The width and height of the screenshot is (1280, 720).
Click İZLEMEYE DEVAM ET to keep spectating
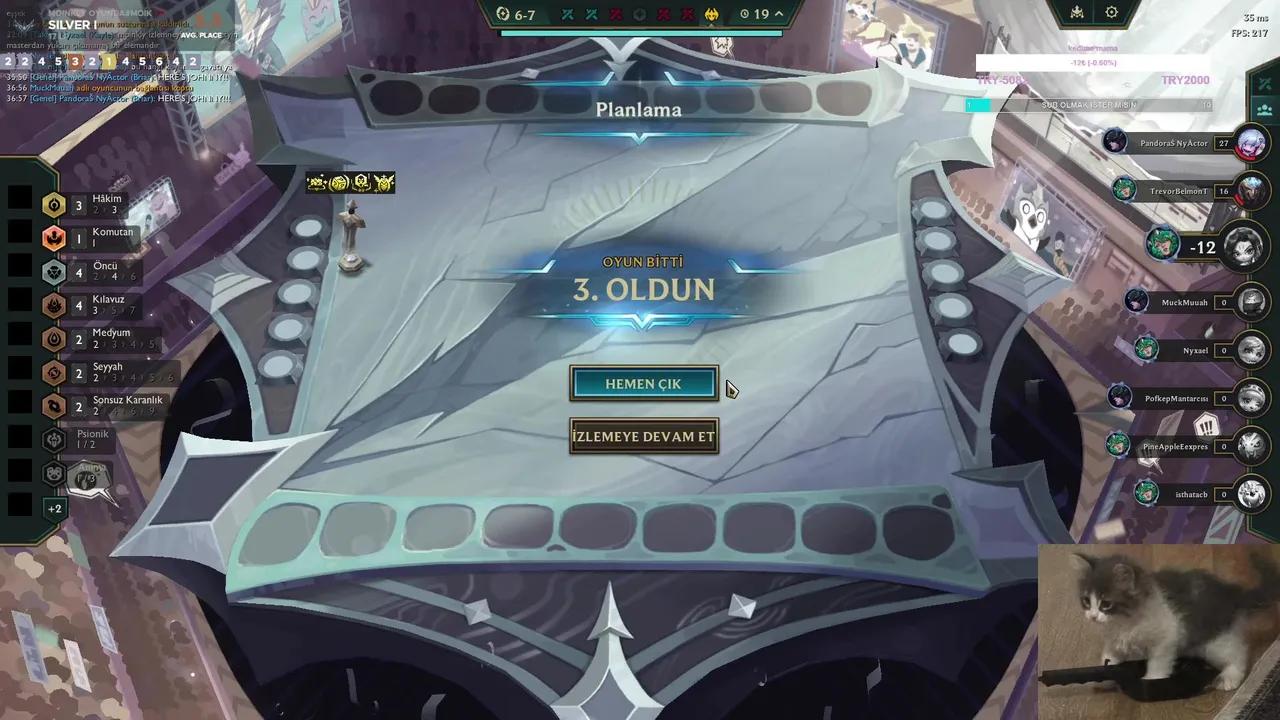643,436
